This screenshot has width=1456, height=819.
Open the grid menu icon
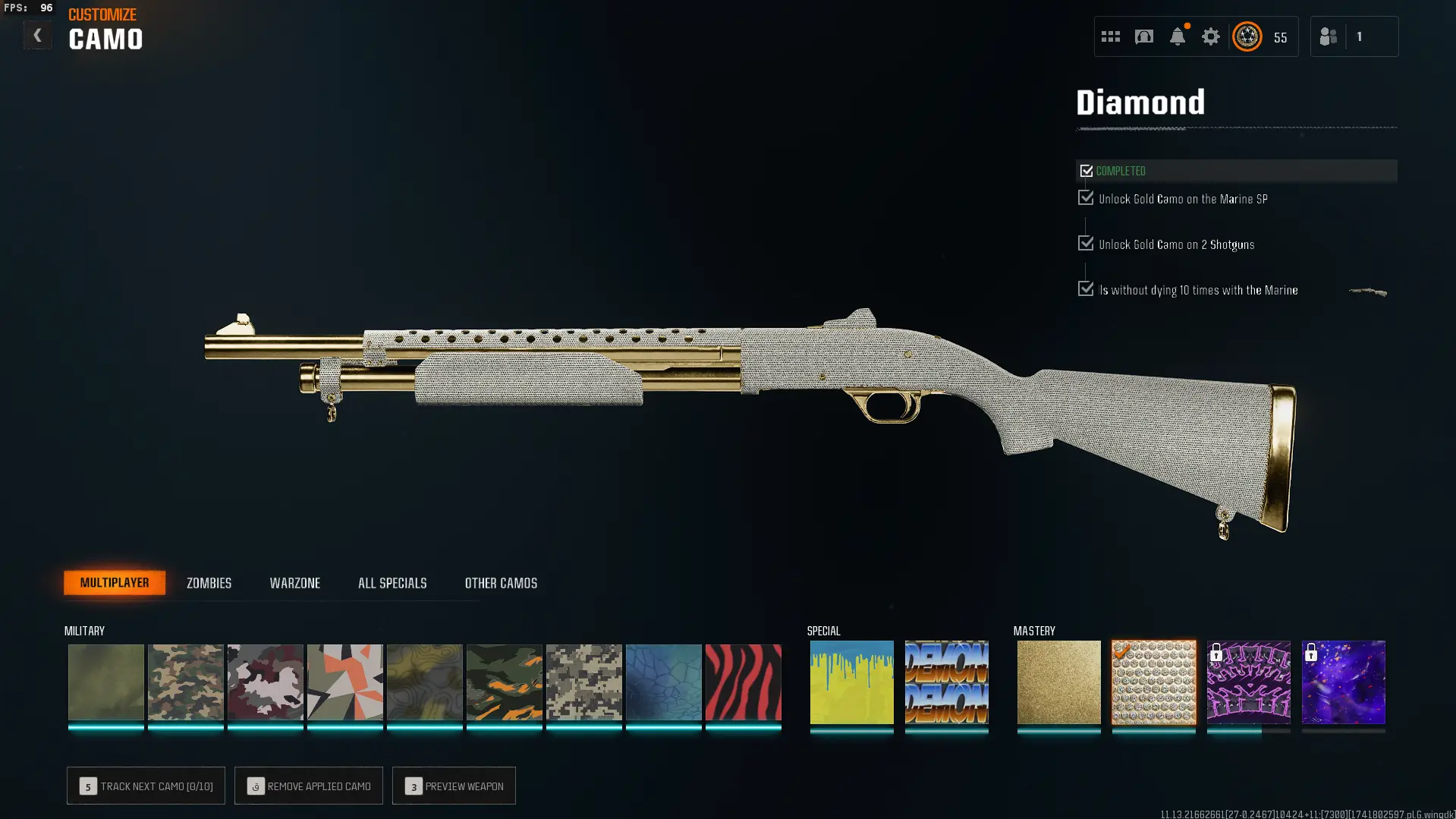pyautogui.click(x=1110, y=36)
